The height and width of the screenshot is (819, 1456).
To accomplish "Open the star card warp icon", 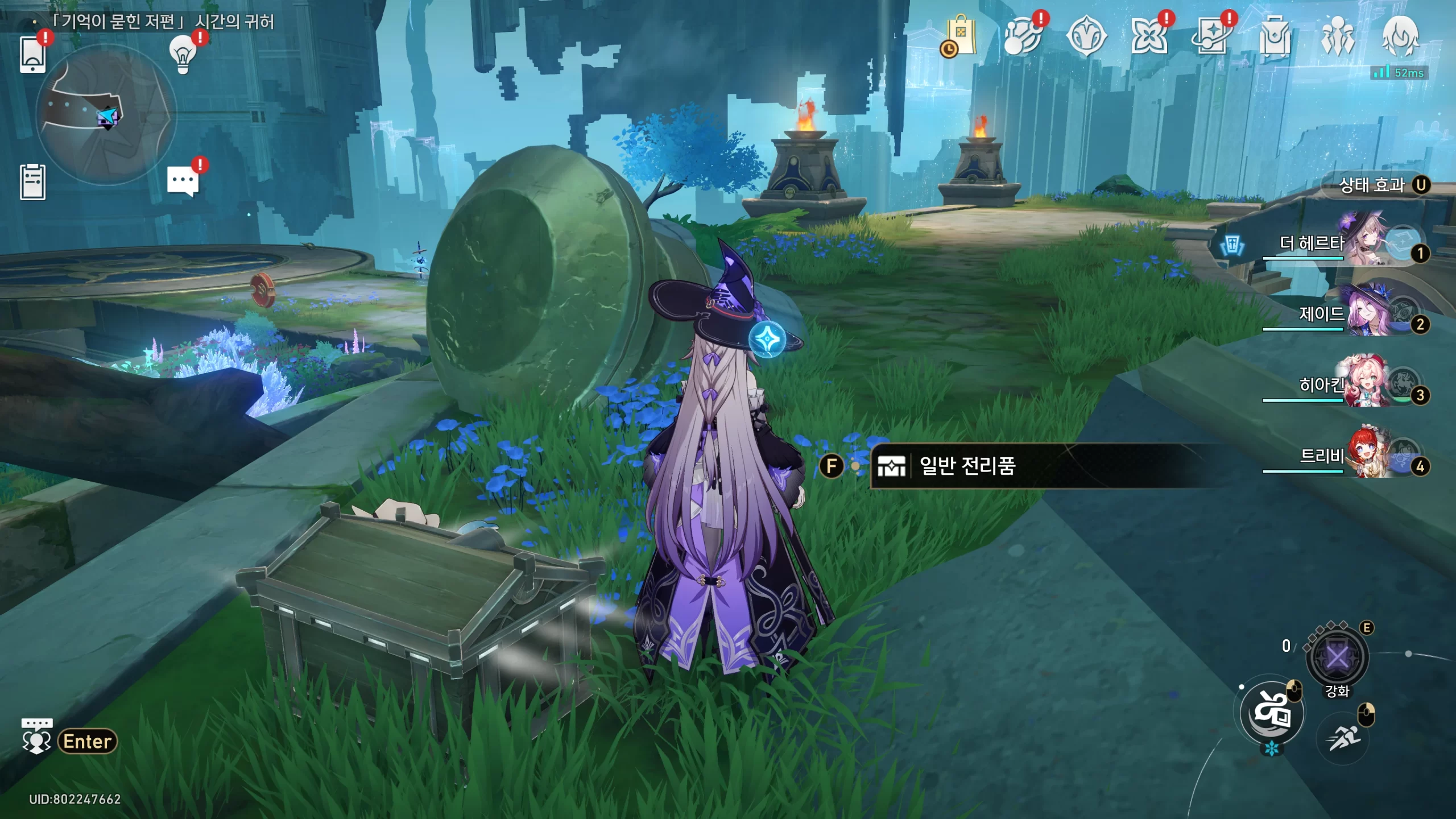I will [1211, 36].
